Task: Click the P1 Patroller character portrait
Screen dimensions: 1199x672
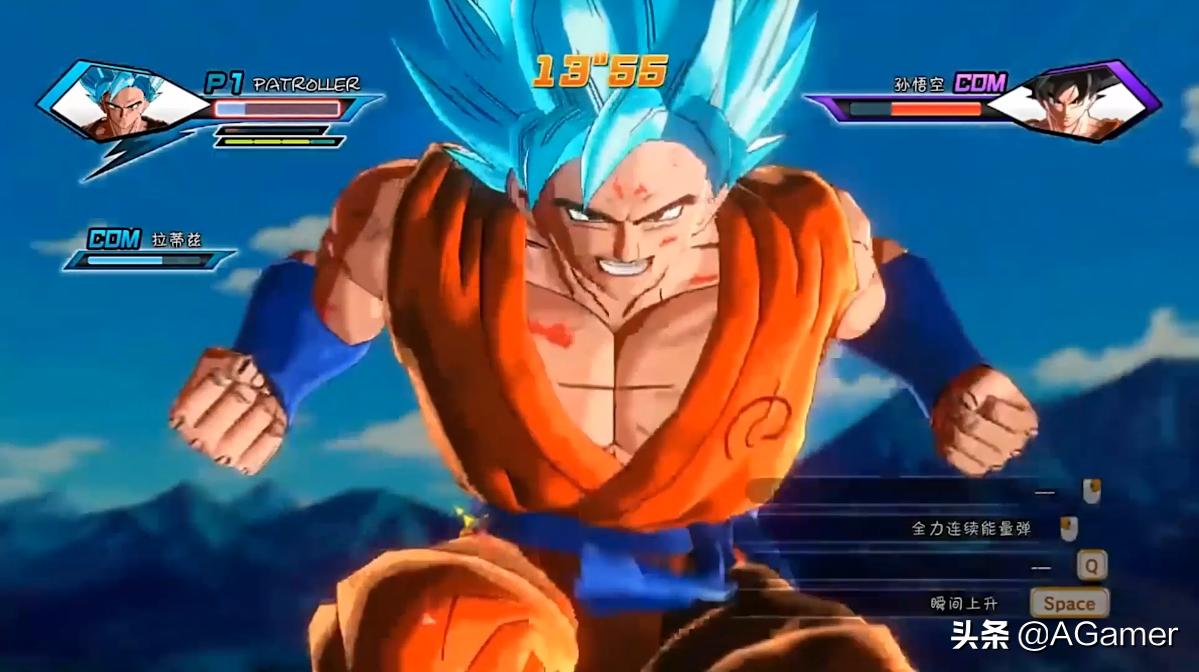Action: (x=121, y=101)
